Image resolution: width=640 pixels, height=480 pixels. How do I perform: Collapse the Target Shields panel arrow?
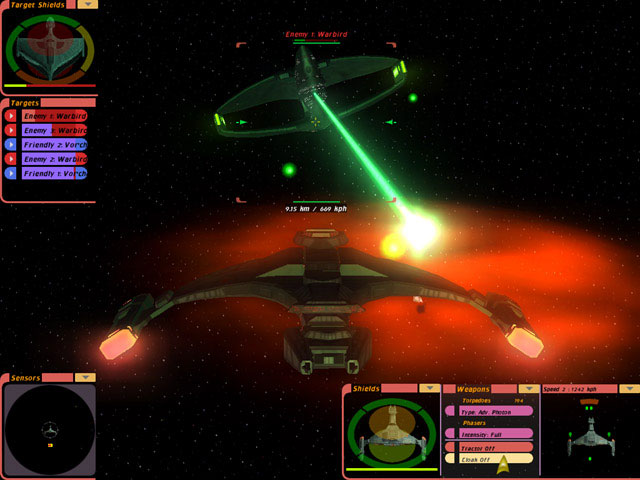click(x=88, y=4)
